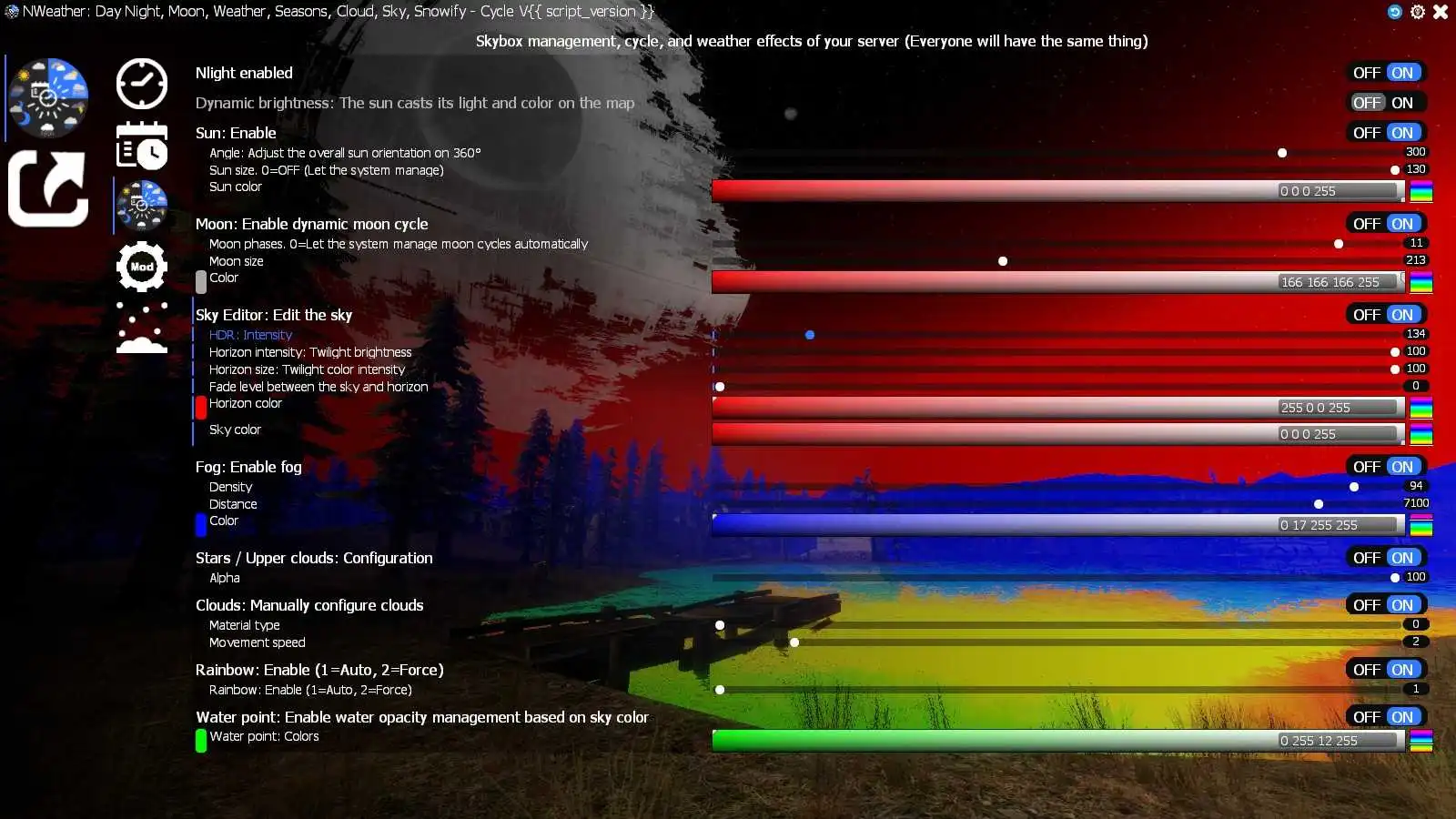Turn off Clouds manual configuration
The height and width of the screenshot is (819, 1456).
1367,604
